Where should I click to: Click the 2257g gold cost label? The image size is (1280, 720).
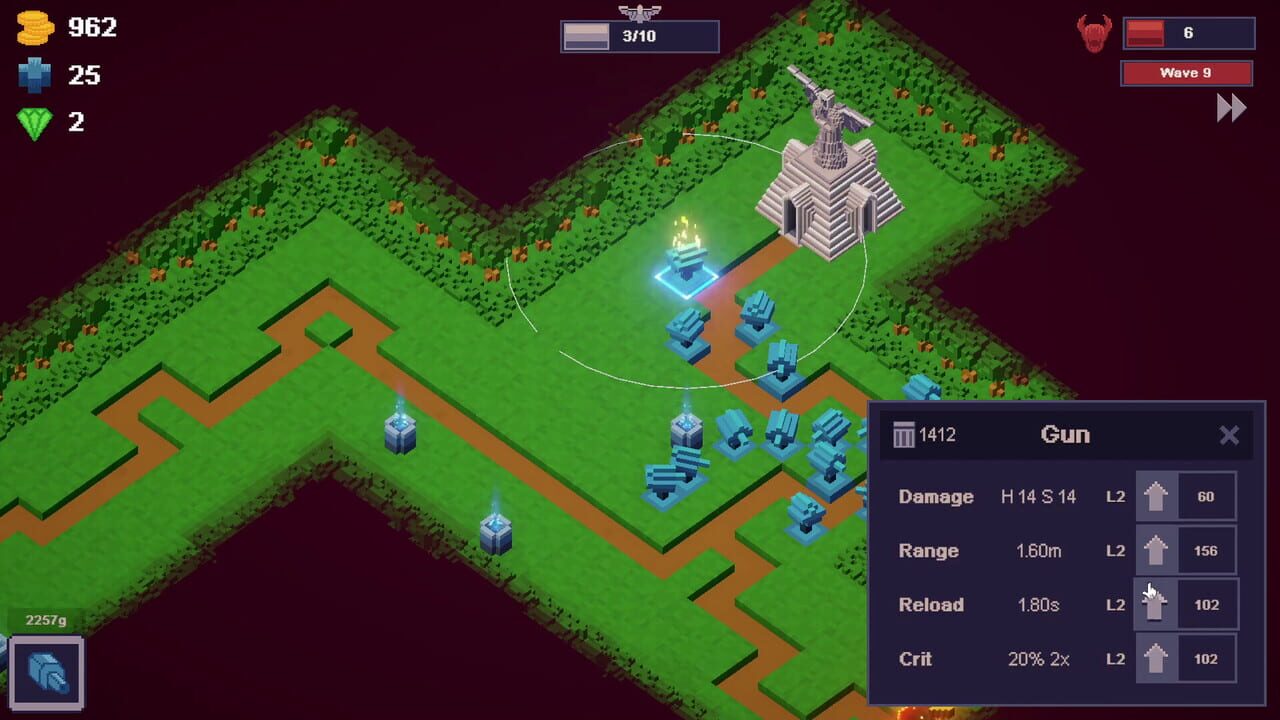tap(45, 620)
